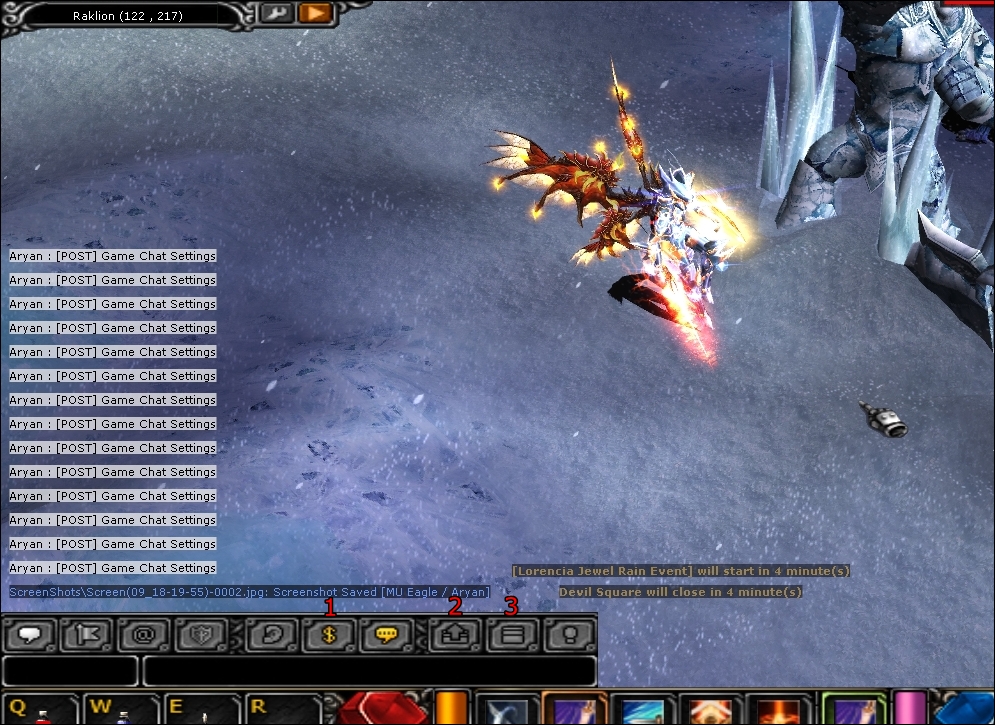The width and height of the screenshot is (995, 725).
Task: Toggle the gold dollar sign button
Action: click(329, 635)
